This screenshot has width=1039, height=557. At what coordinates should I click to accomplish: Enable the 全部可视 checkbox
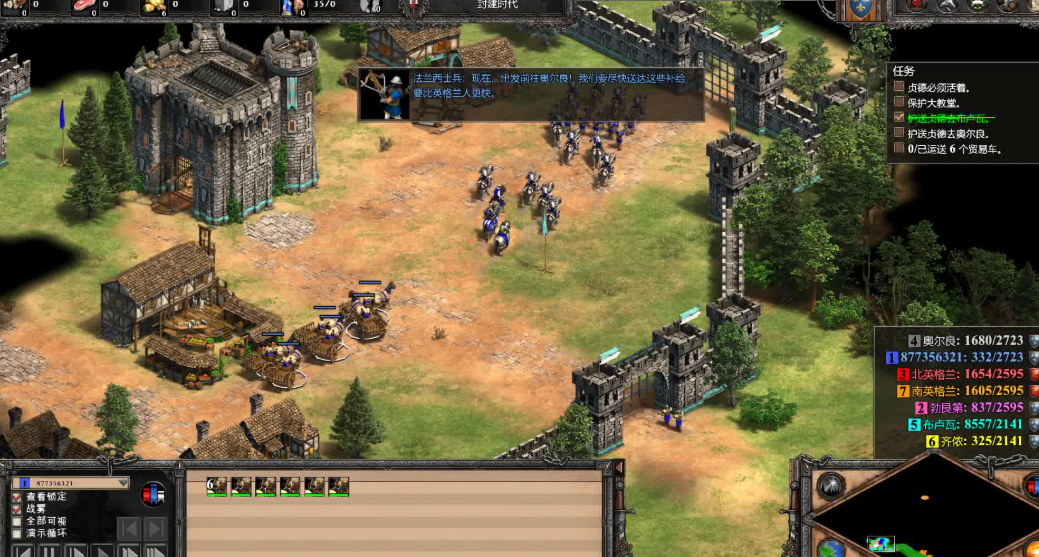tap(17, 521)
